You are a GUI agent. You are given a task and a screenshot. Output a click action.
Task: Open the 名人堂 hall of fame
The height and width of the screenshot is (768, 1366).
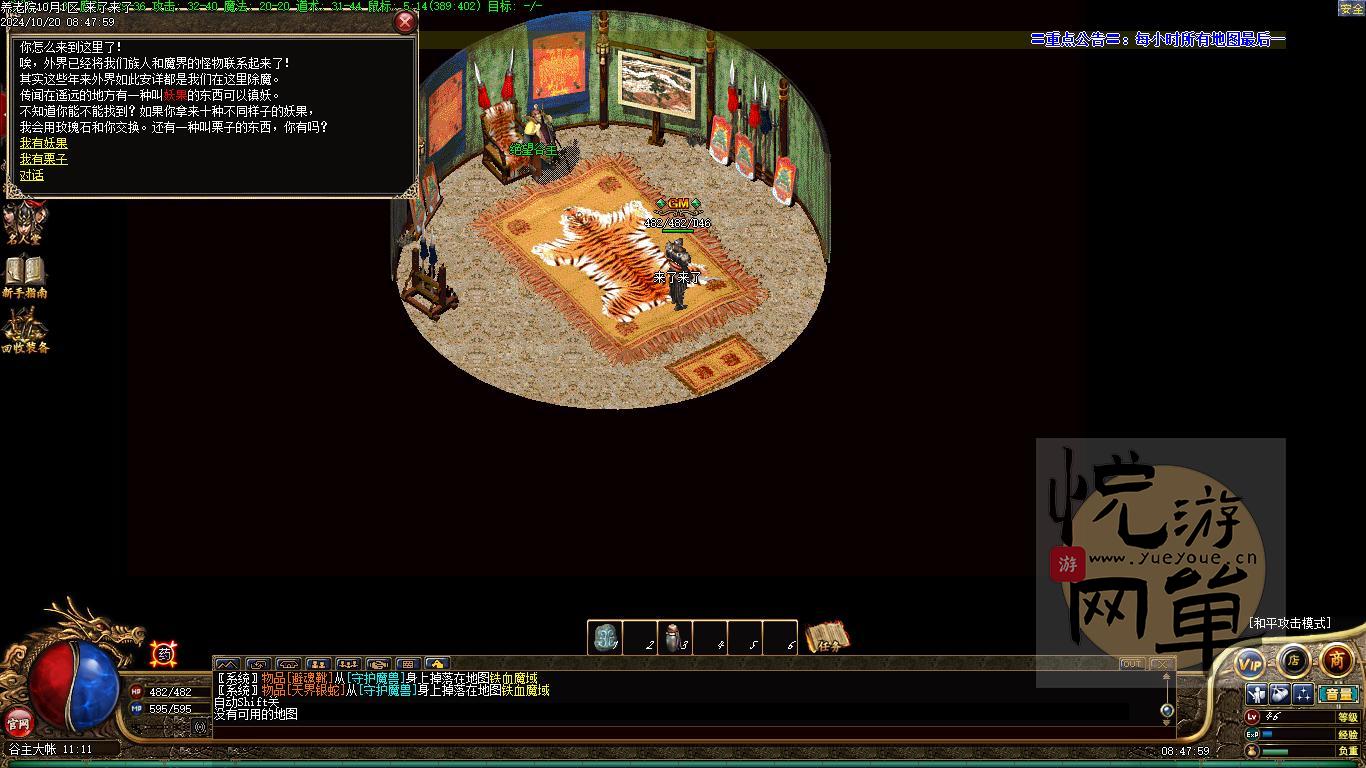22,224
